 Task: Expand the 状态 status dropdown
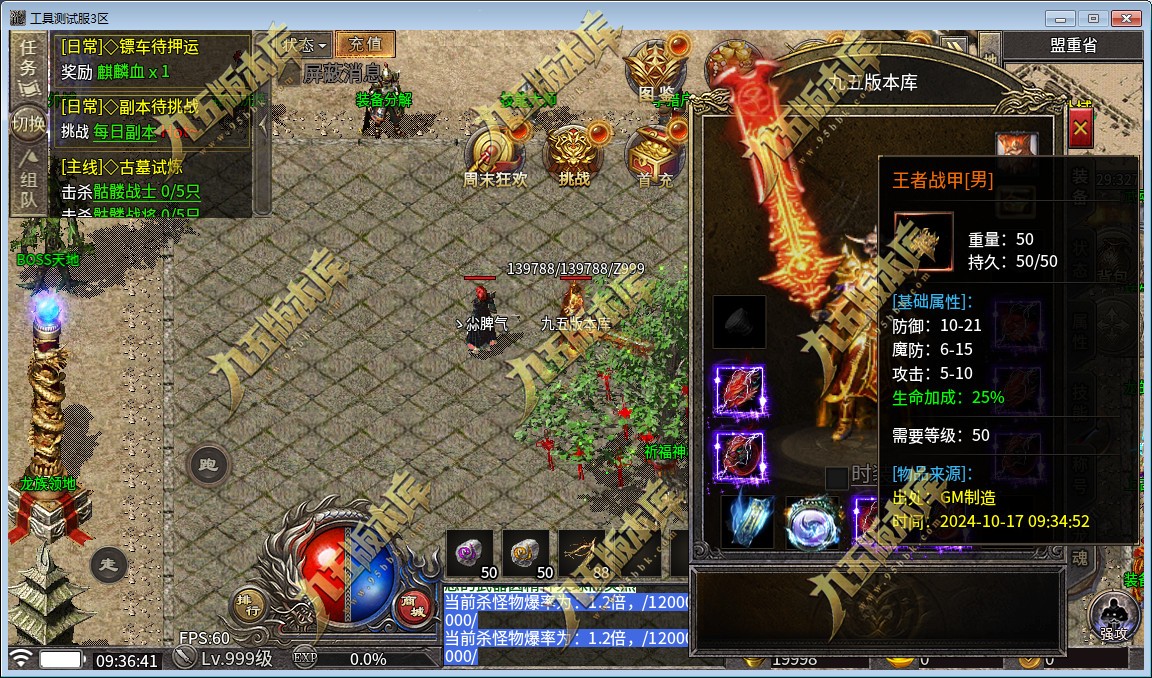pyautogui.click(x=304, y=45)
